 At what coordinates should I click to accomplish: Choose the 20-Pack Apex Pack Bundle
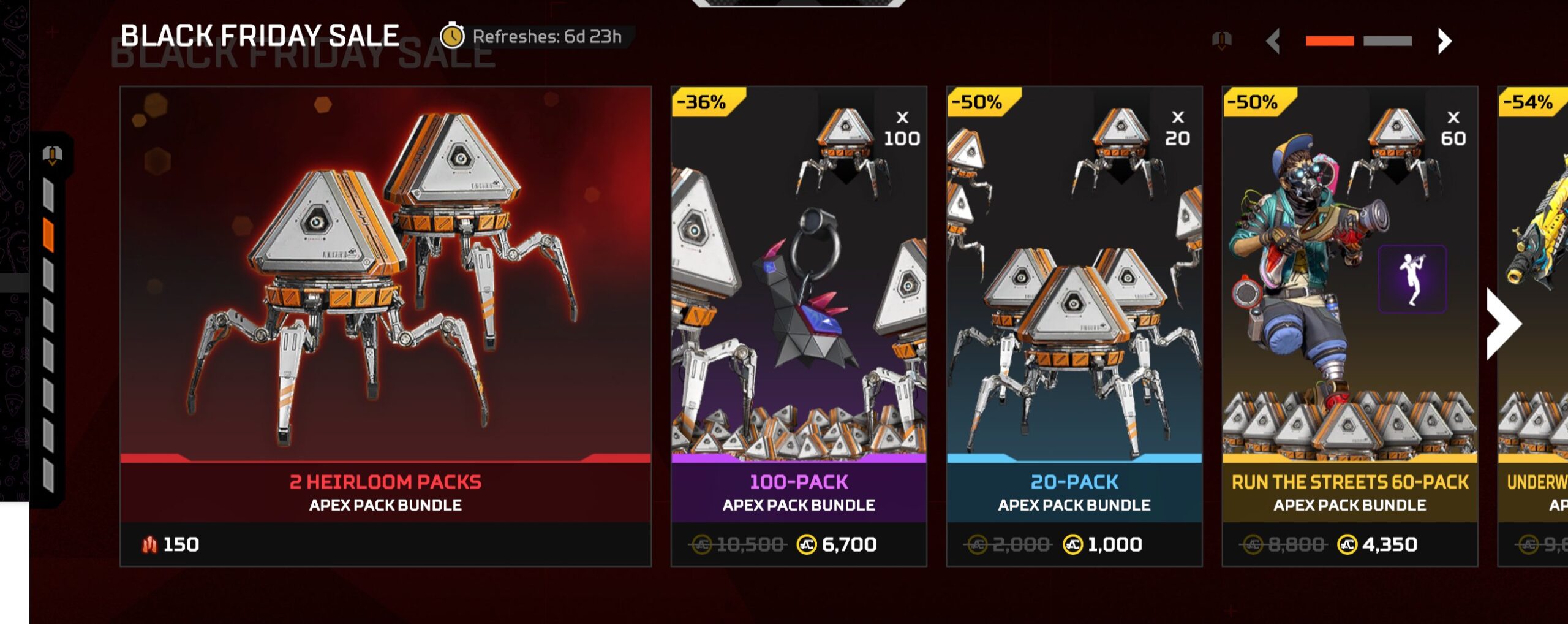1074,325
